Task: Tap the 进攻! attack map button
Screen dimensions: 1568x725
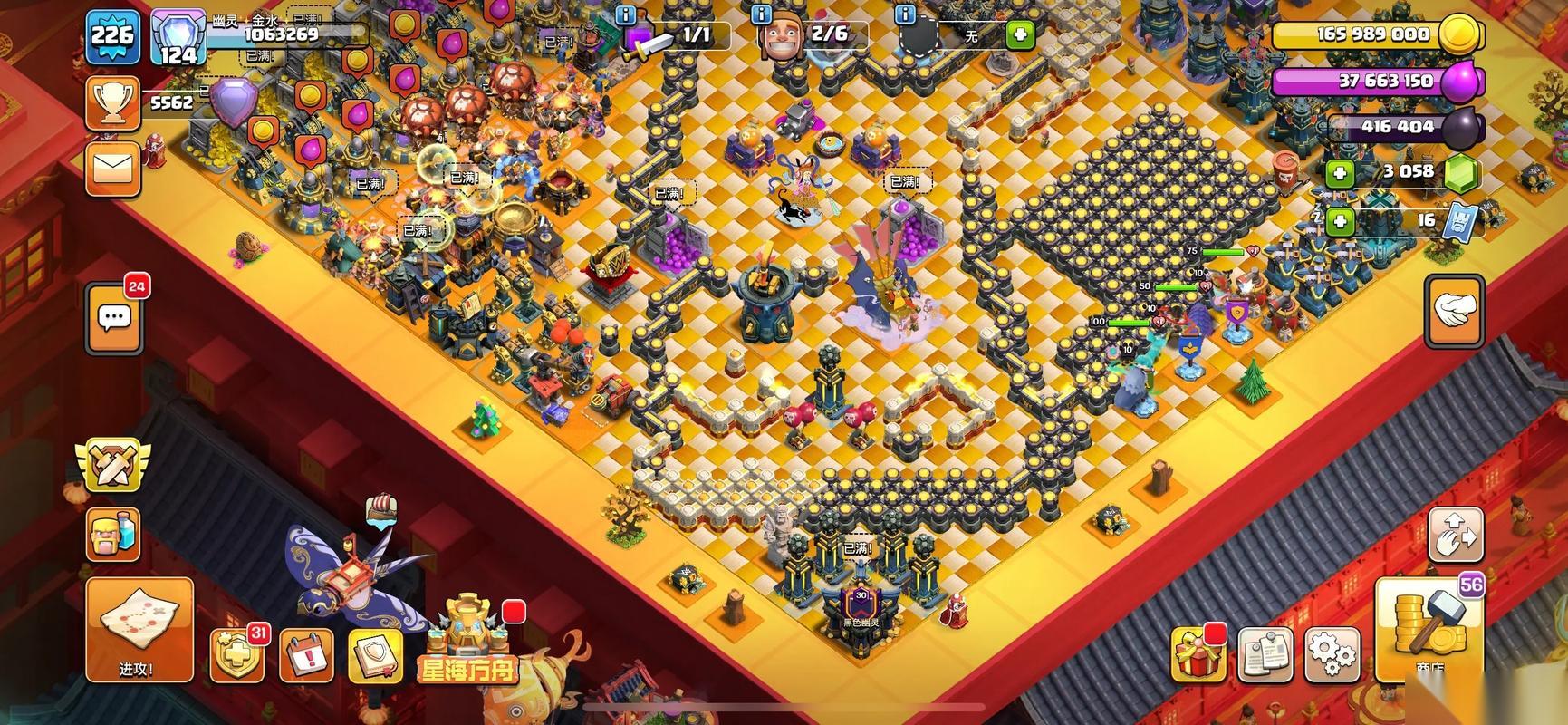Action: coord(139,630)
